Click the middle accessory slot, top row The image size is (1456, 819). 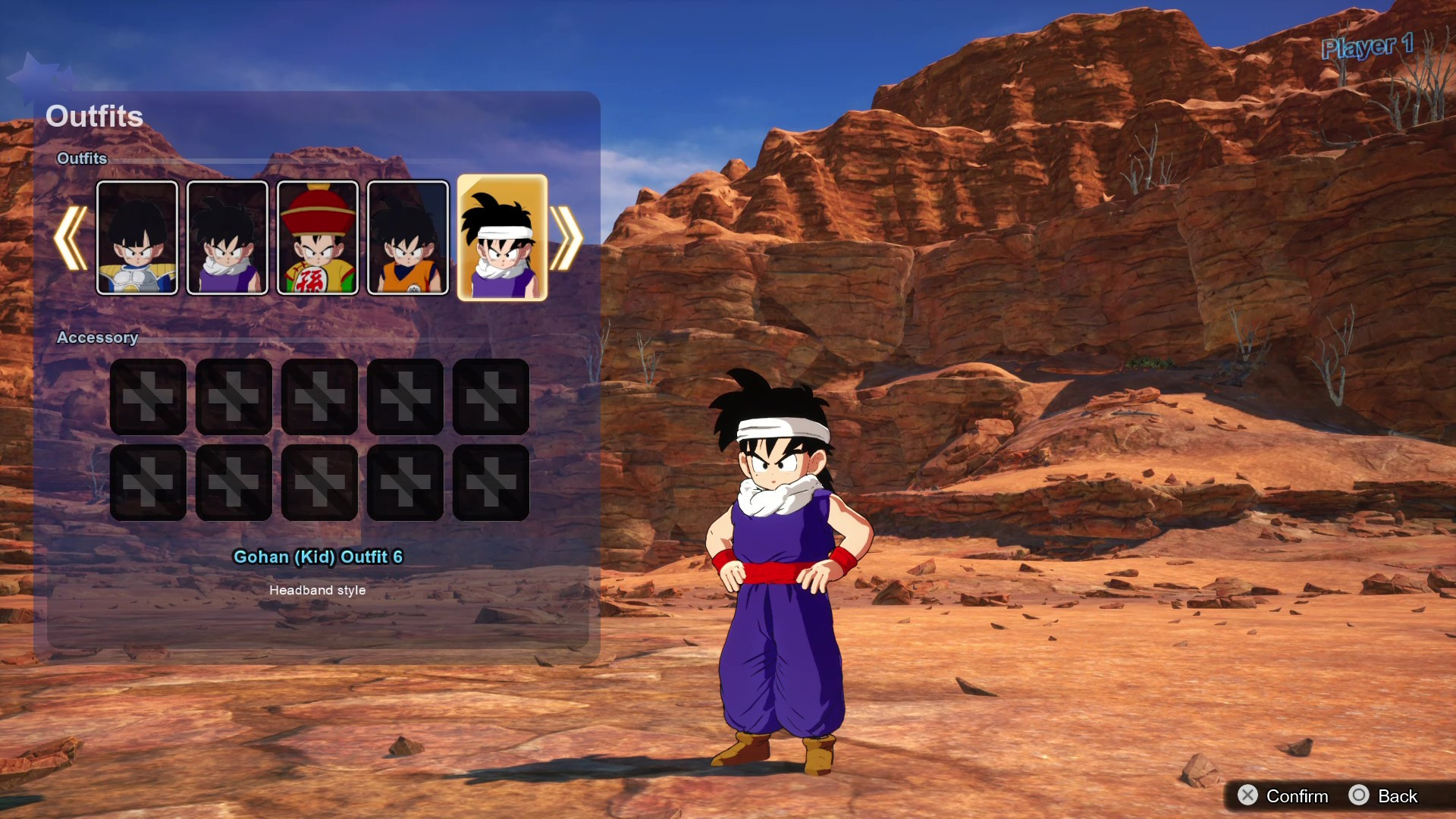point(320,397)
